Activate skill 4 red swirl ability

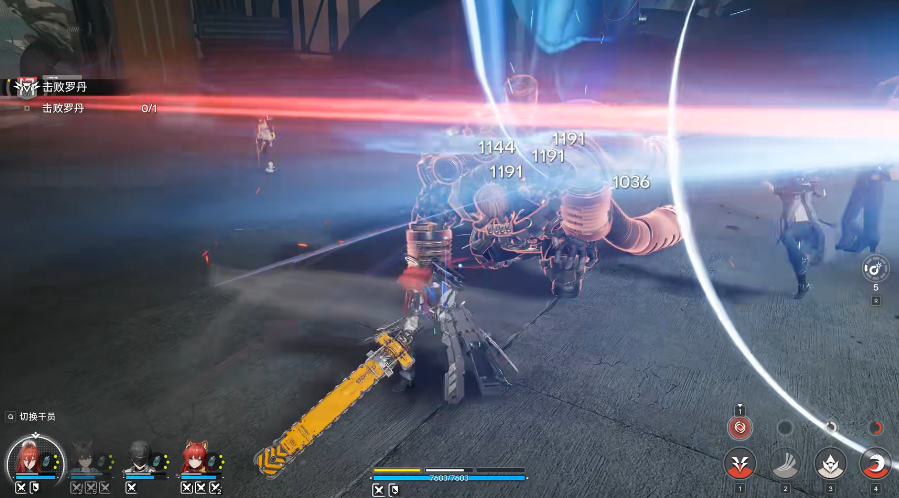(x=875, y=463)
